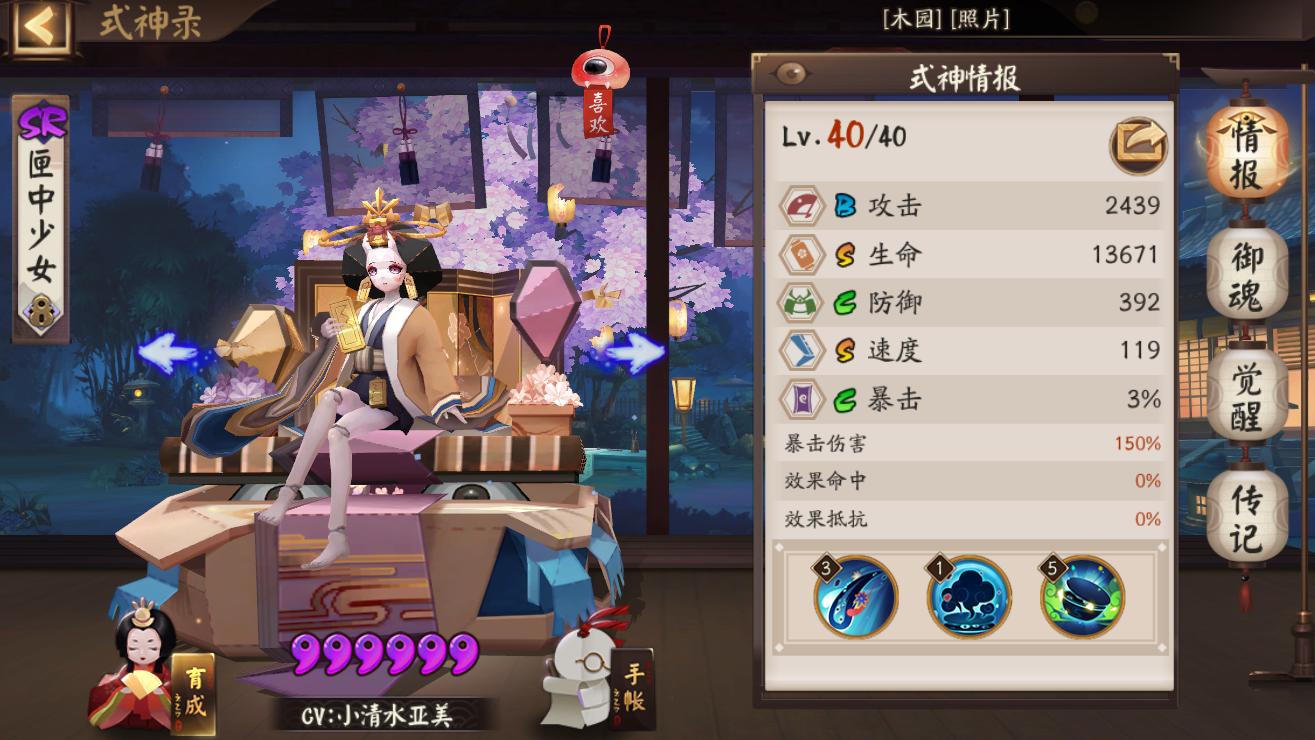Click the eye icon on 式神情报 header
The height and width of the screenshot is (740, 1315).
791,73
